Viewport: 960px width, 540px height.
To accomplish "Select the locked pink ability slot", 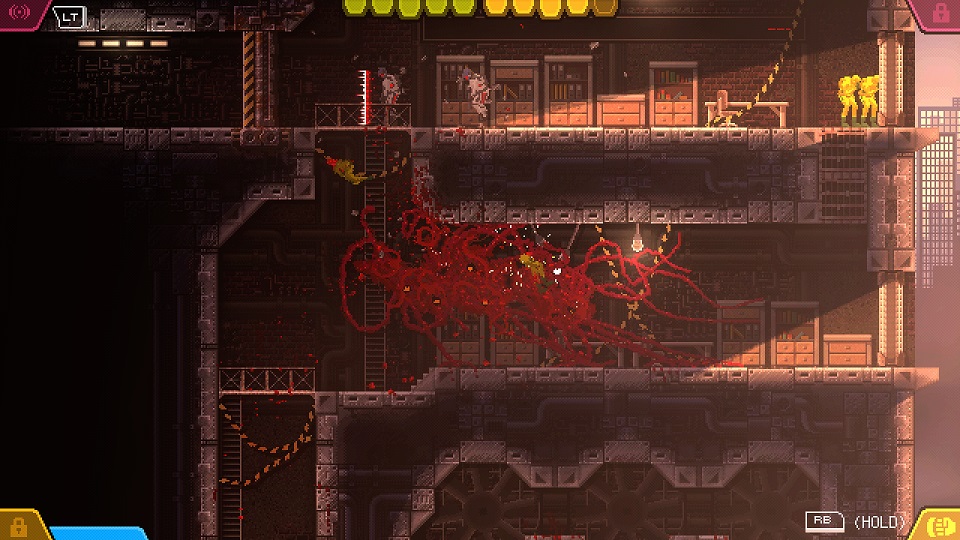I will click(x=939, y=13).
